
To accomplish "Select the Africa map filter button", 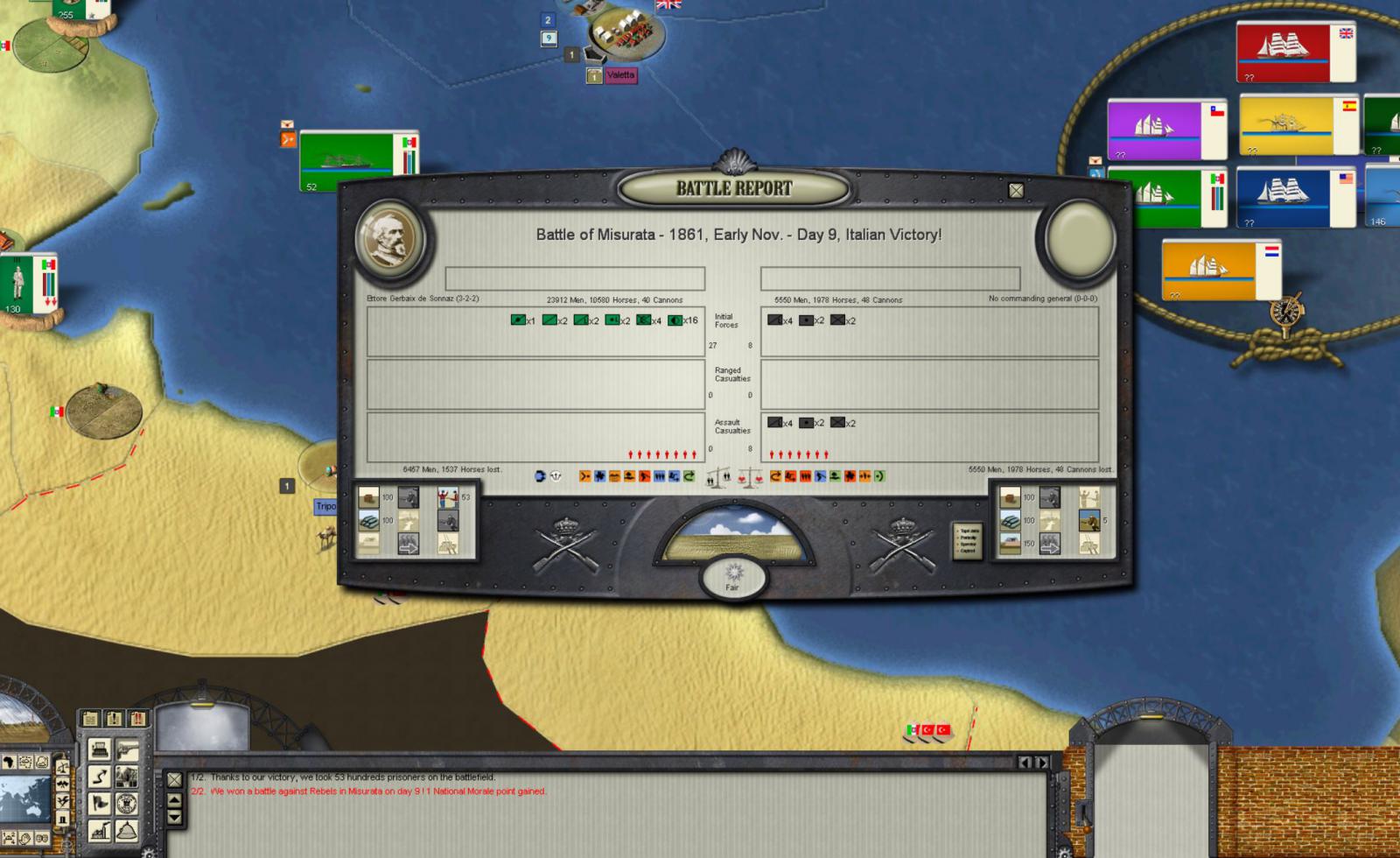I will pyautogui.click(x=9, y=762).
